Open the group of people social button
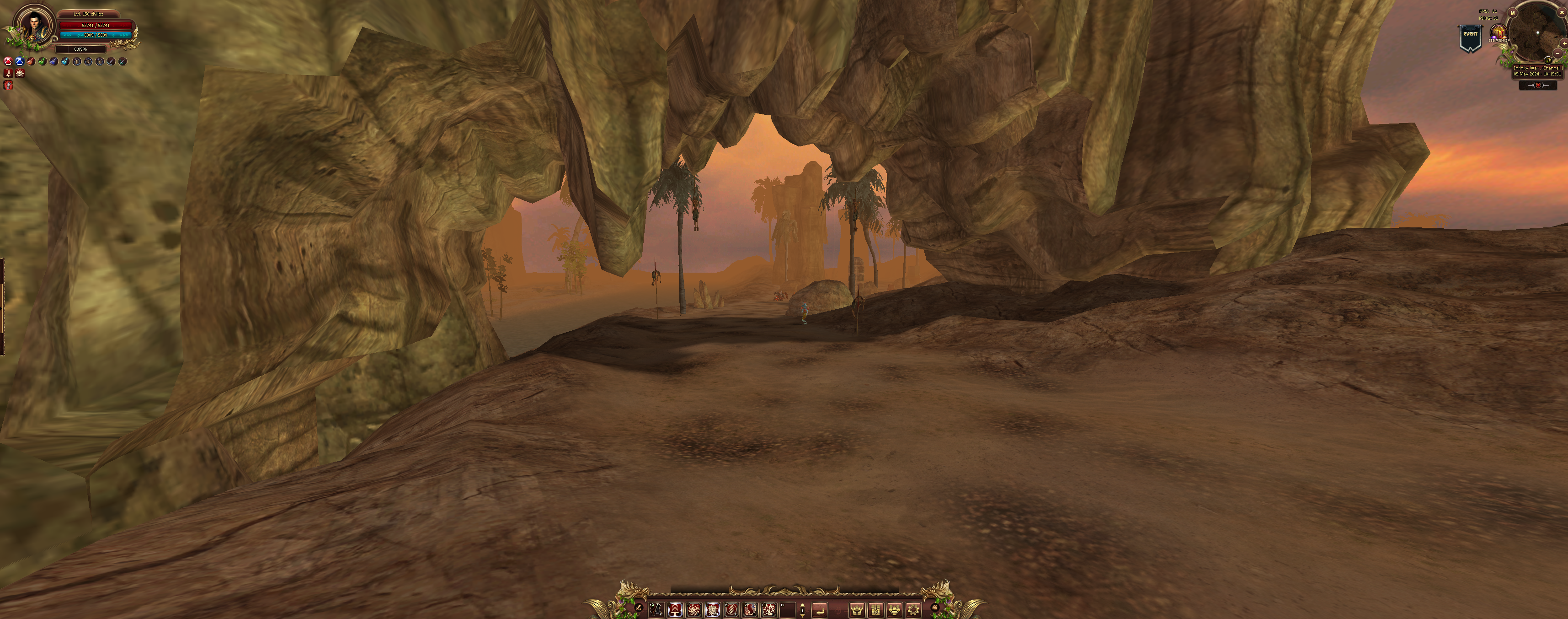 pyautogui.click(x=894, y=609)
